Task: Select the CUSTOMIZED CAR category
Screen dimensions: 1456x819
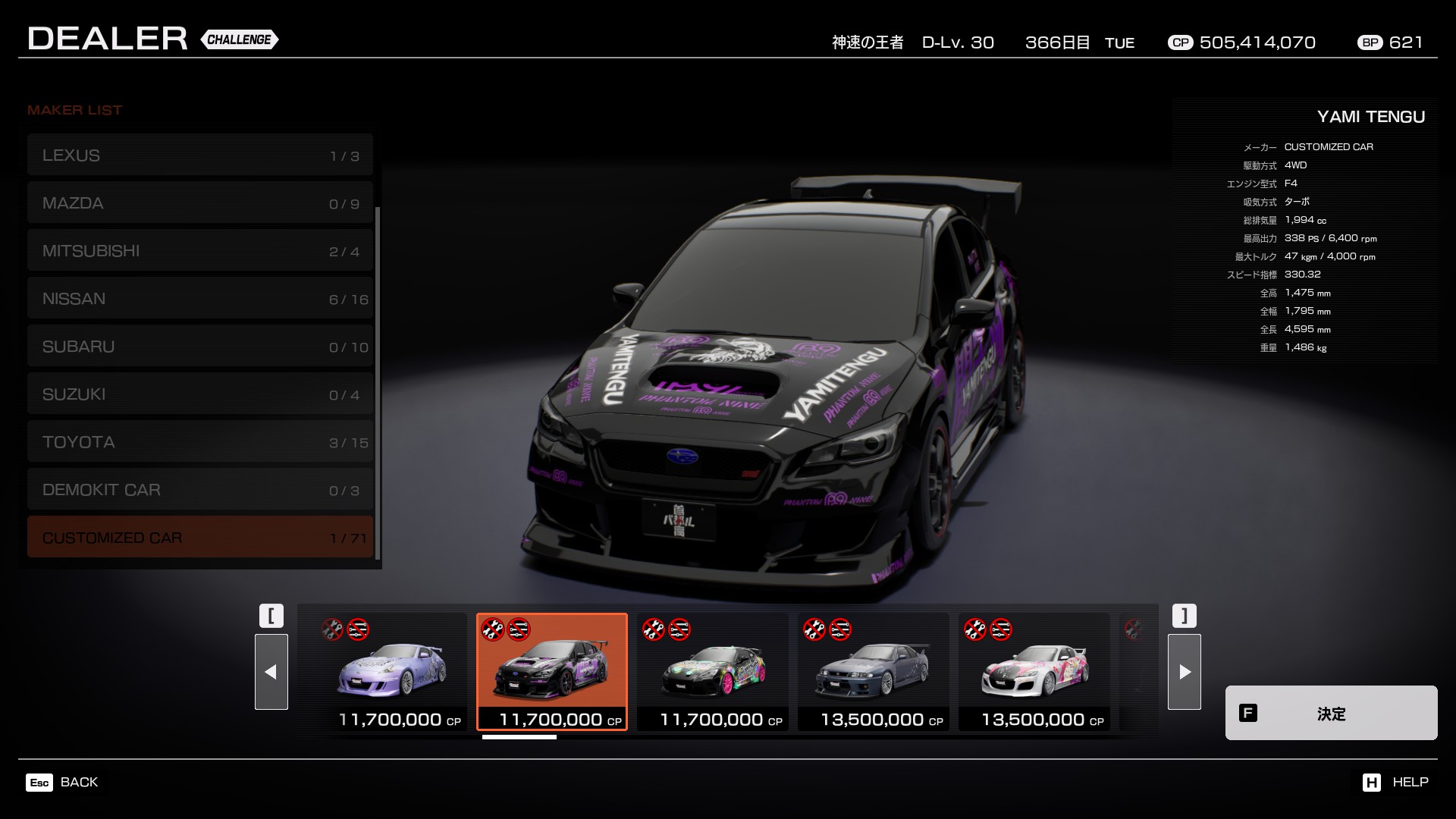Action: (200, 538)
